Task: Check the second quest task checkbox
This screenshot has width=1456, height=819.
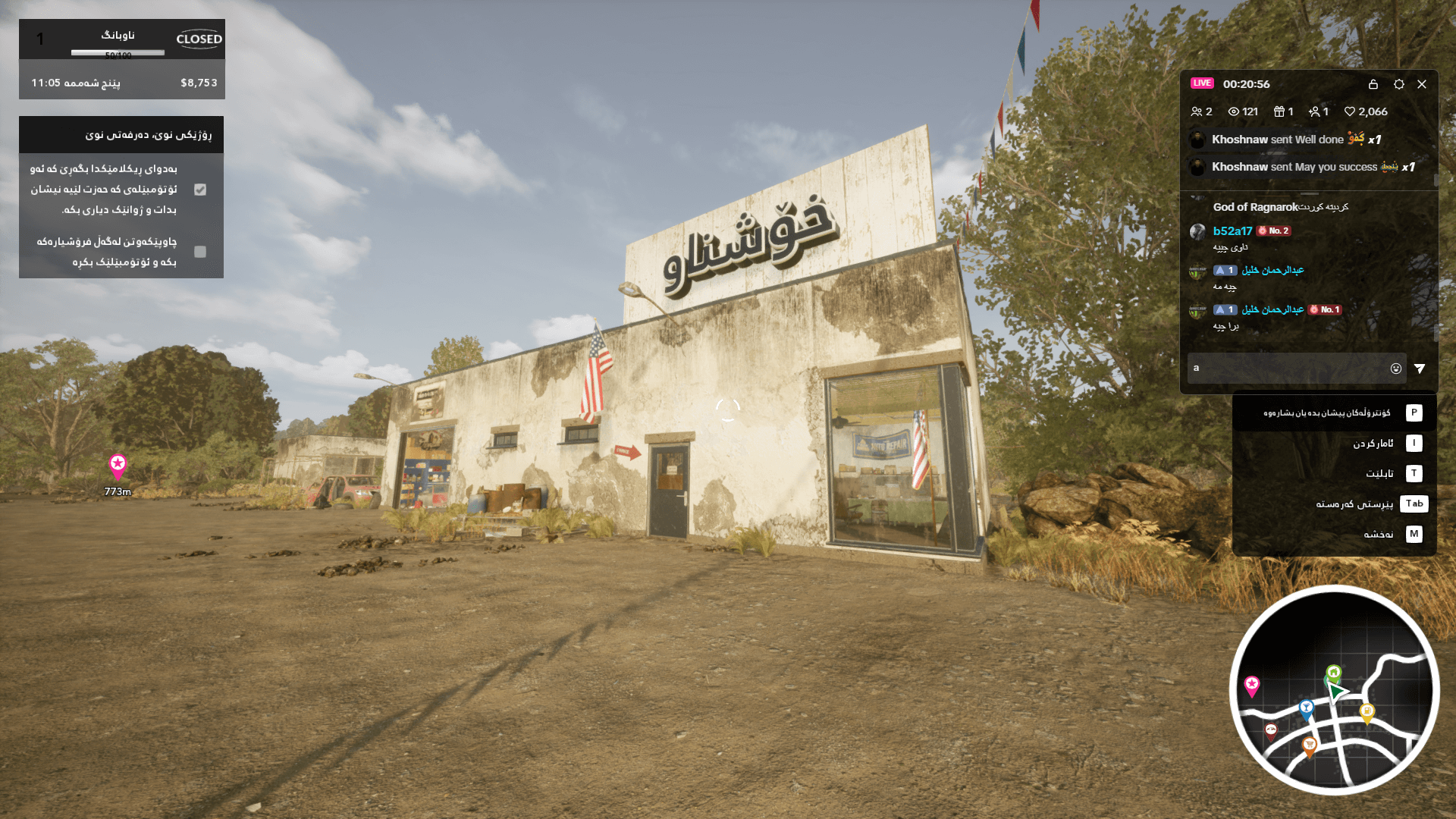Action: [200, 252]
